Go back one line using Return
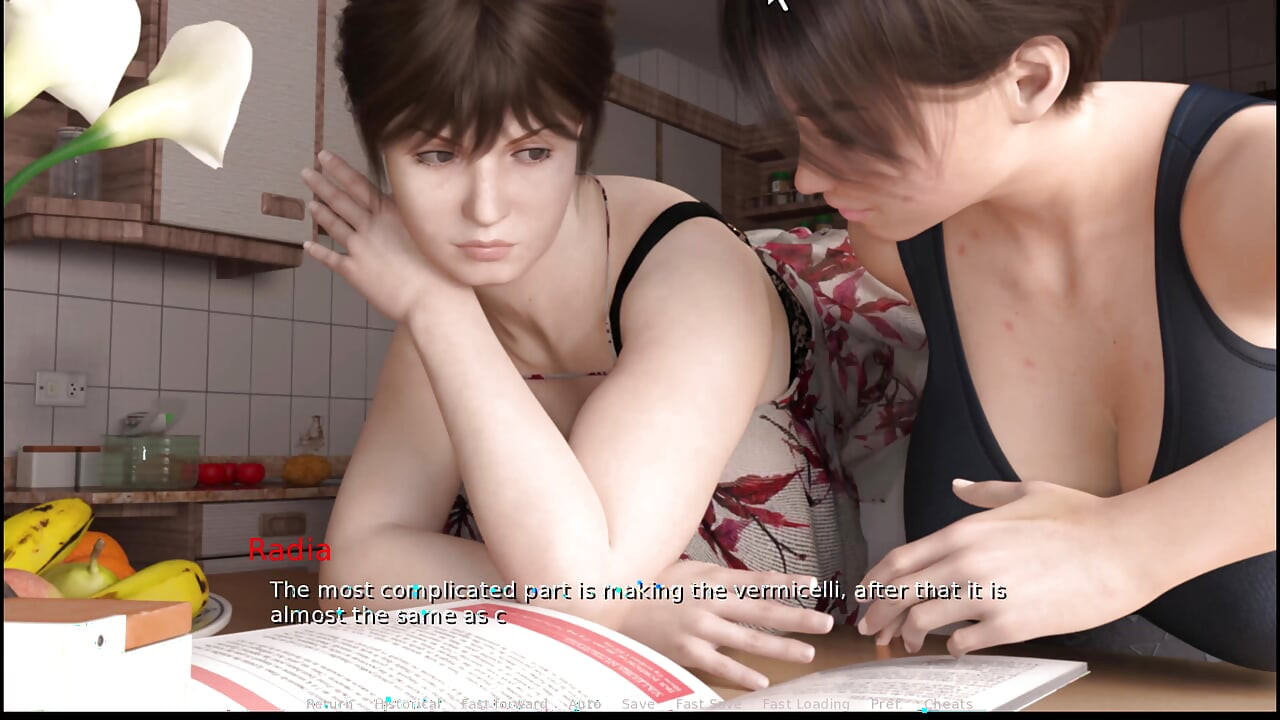 [x=329, y=704]
